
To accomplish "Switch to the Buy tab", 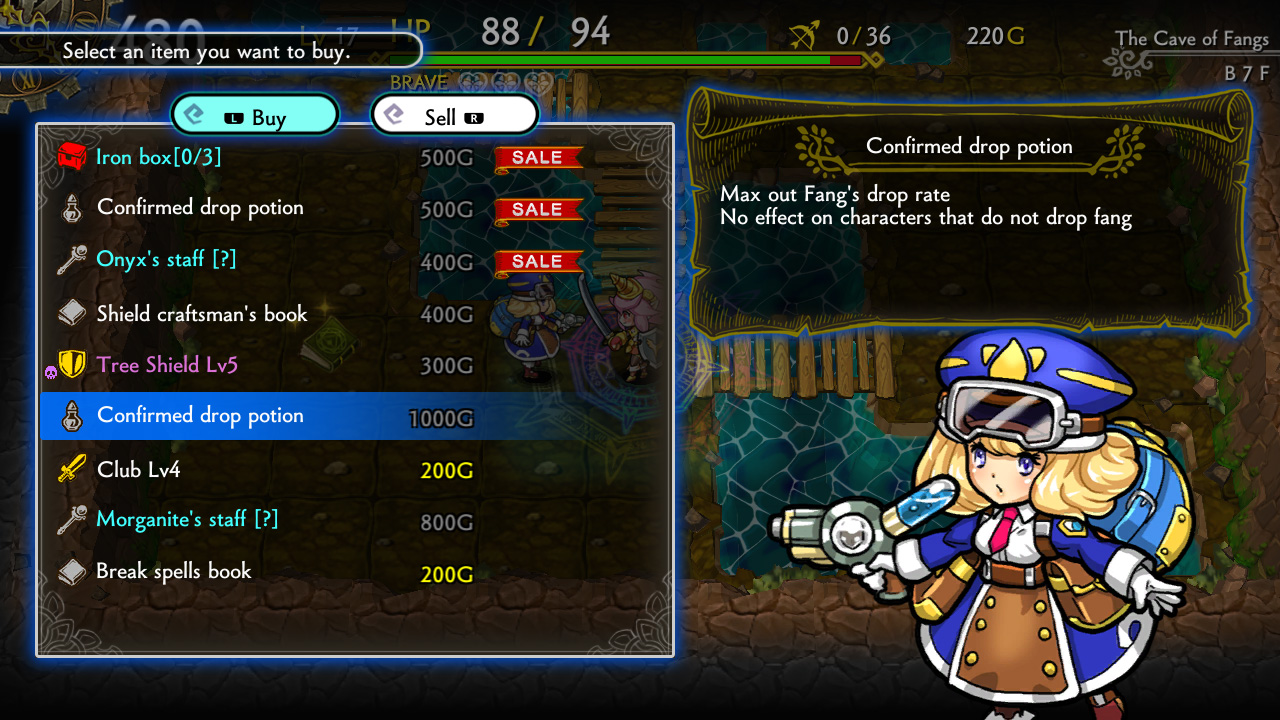I will 255,114.
